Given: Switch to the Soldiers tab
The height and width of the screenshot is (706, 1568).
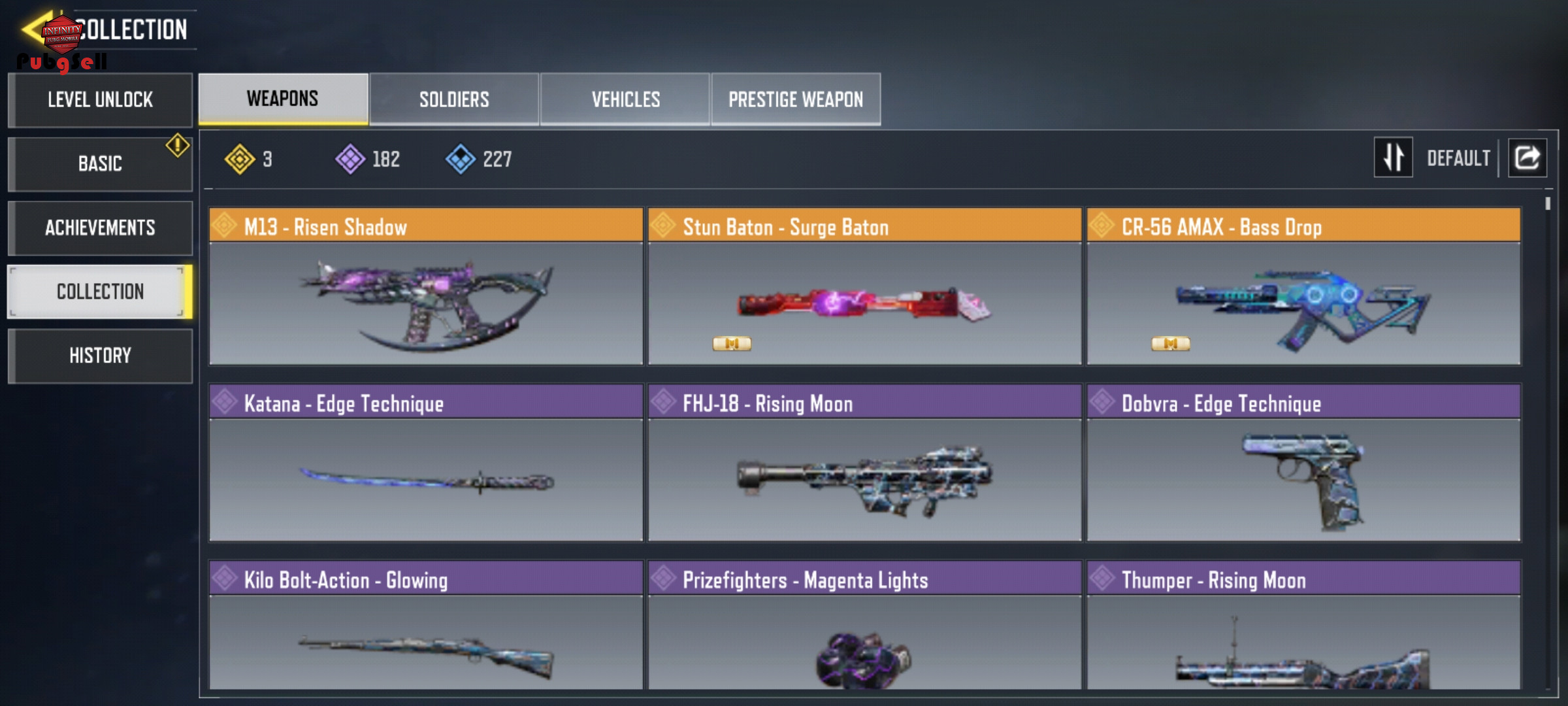Looking at the screenshot, I should (x=454, y=99).
